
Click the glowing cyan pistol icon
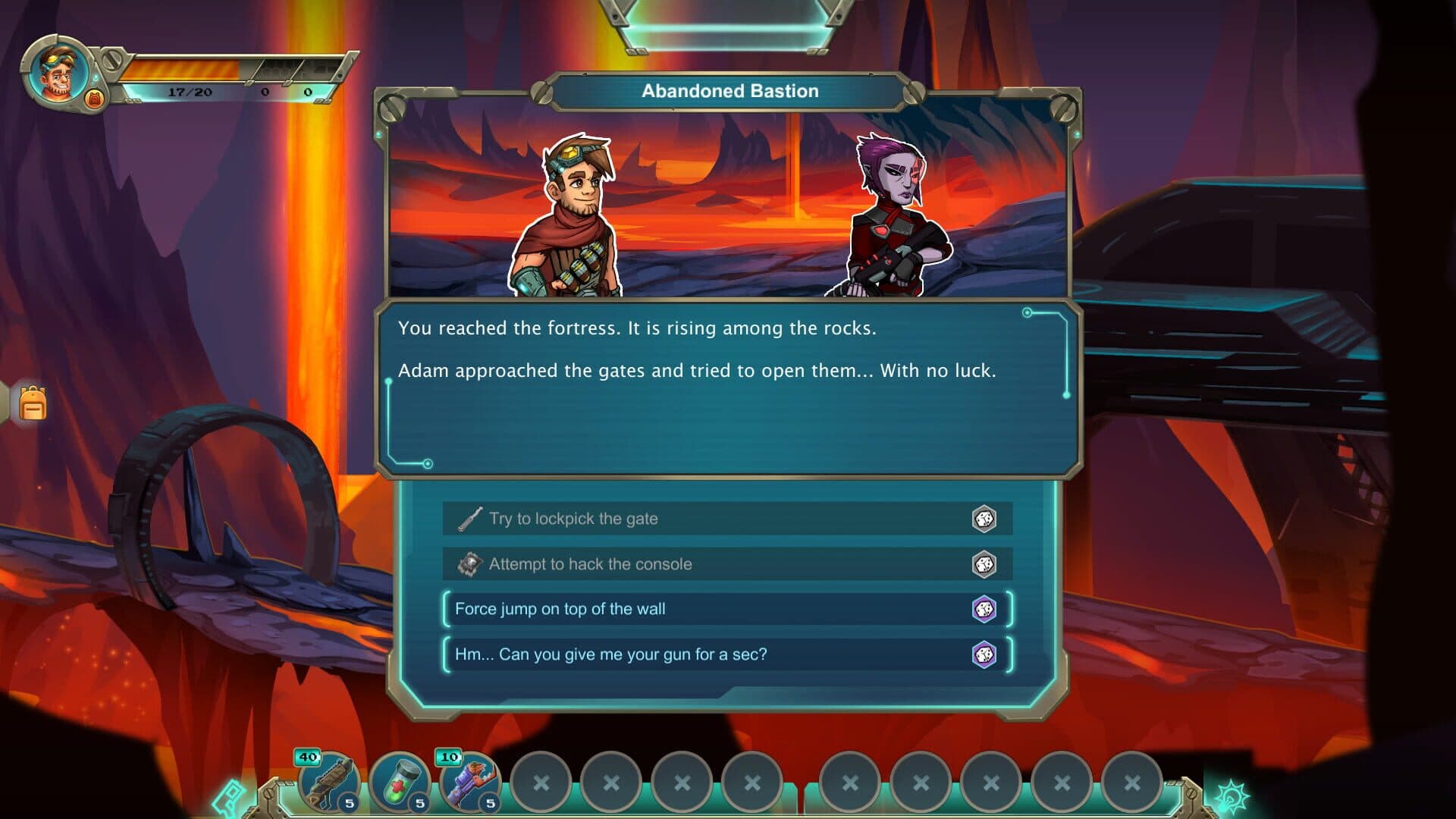pyautogui.click(x=230, y=798)
